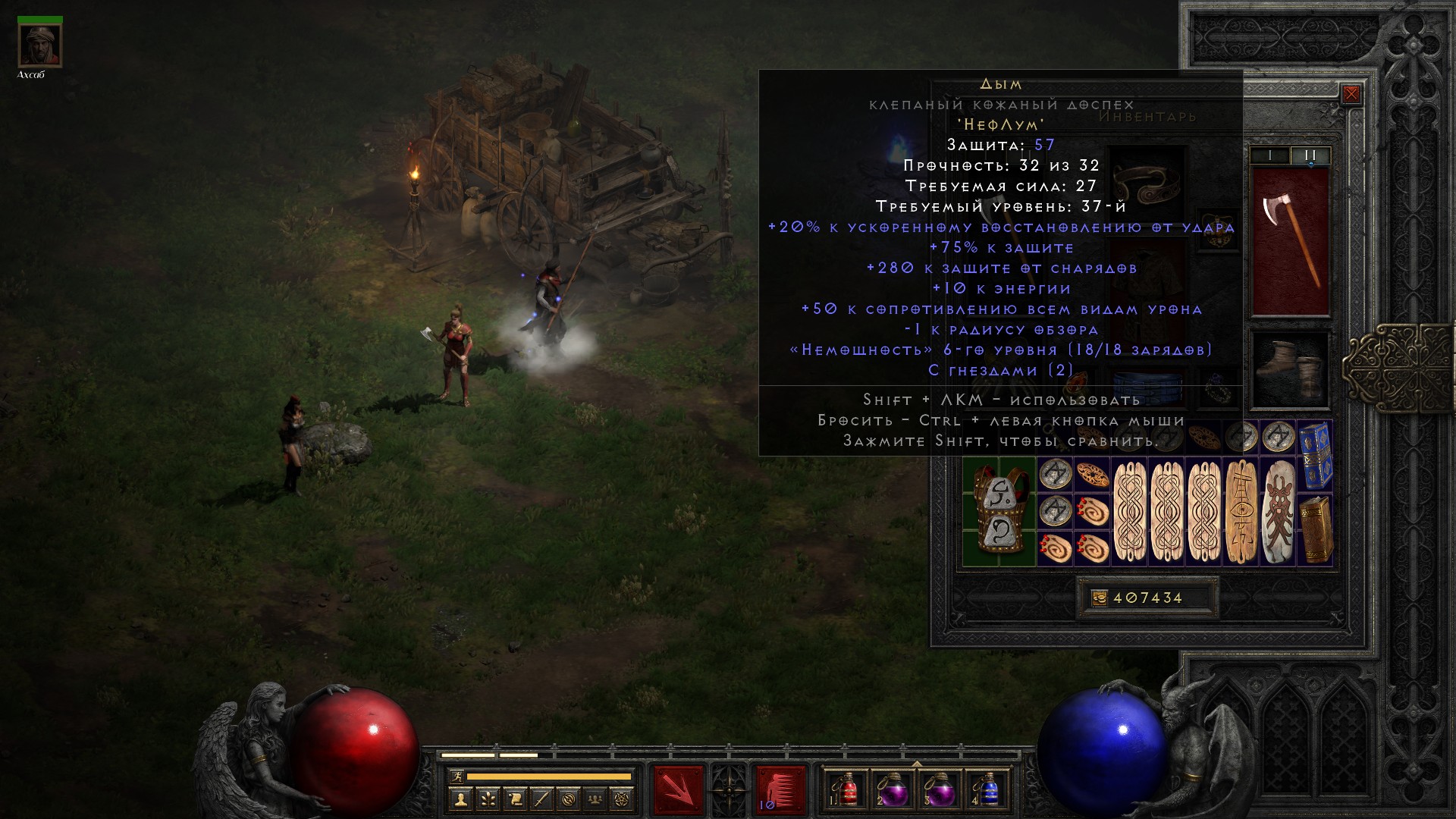Close the inventory panel

click(1351, 94)
